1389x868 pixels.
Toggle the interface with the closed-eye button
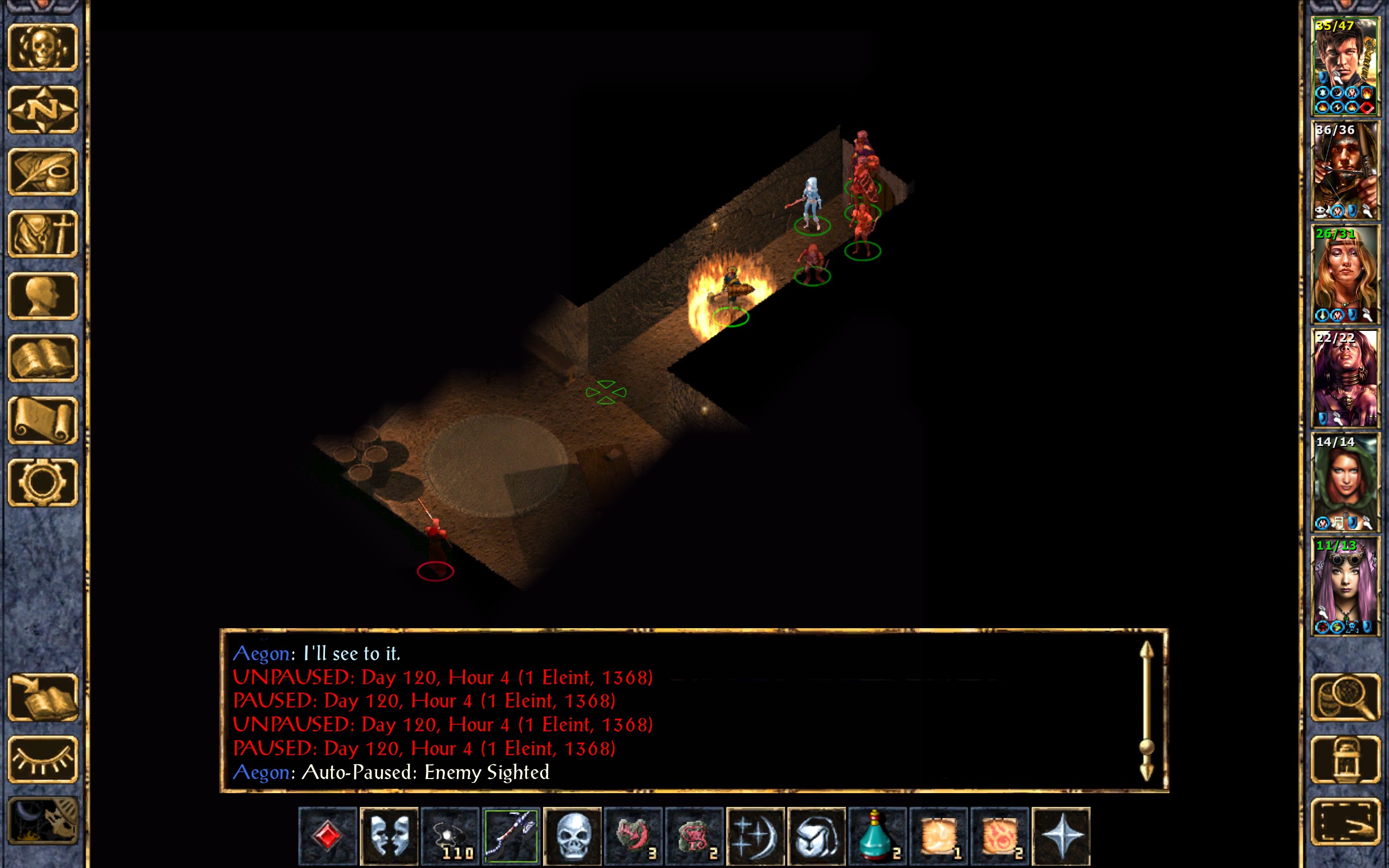[x=43, y=759]
